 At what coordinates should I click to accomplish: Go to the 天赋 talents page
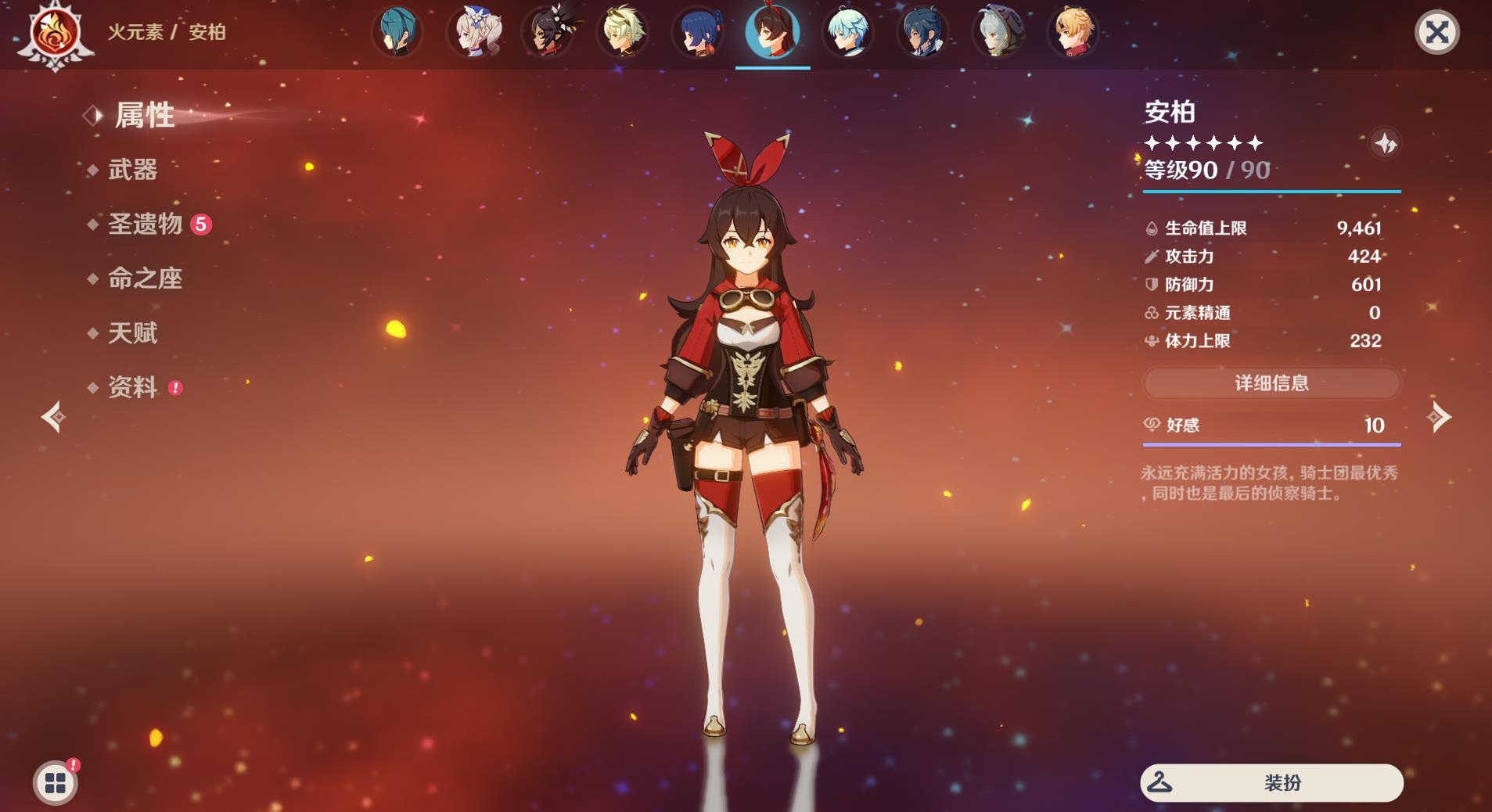click(x=132, y=333)
